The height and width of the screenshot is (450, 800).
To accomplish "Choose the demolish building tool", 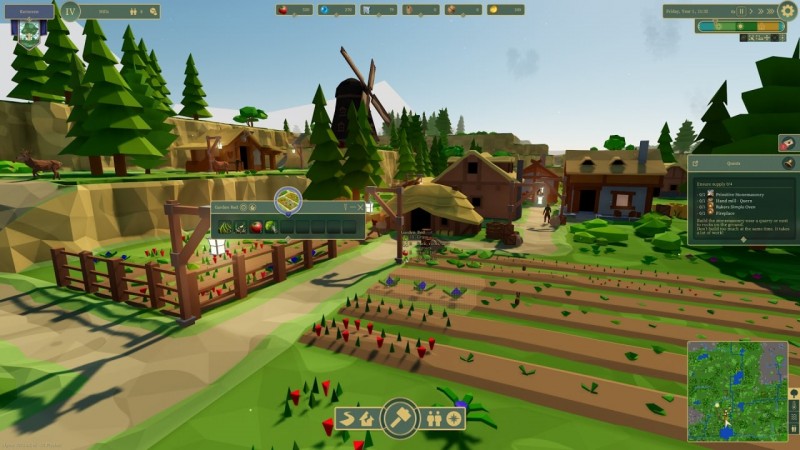I will (368, 418).
